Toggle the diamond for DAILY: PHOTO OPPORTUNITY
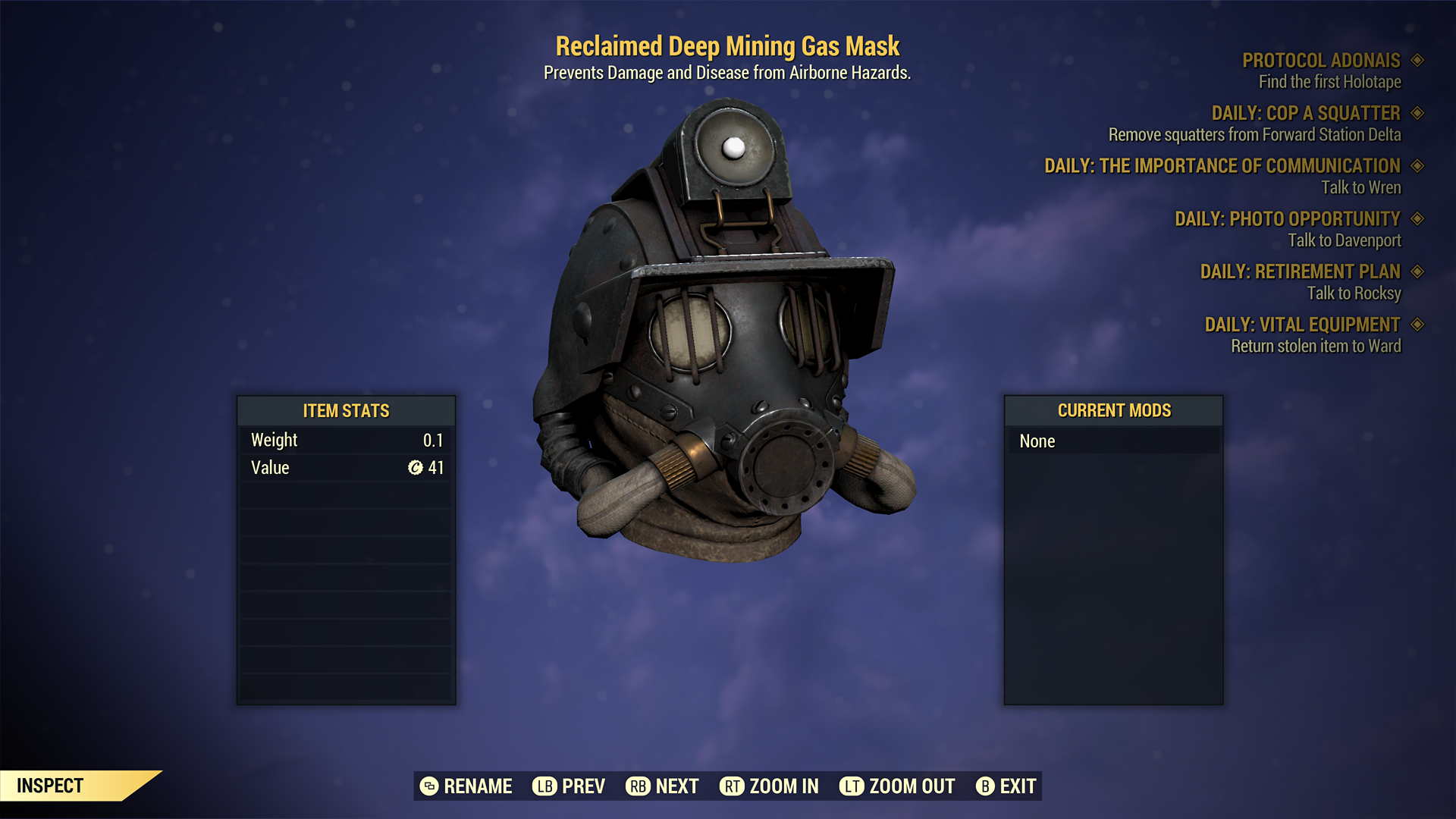1456x819 pixels. pyautogui.click(x=1418, y=218)
